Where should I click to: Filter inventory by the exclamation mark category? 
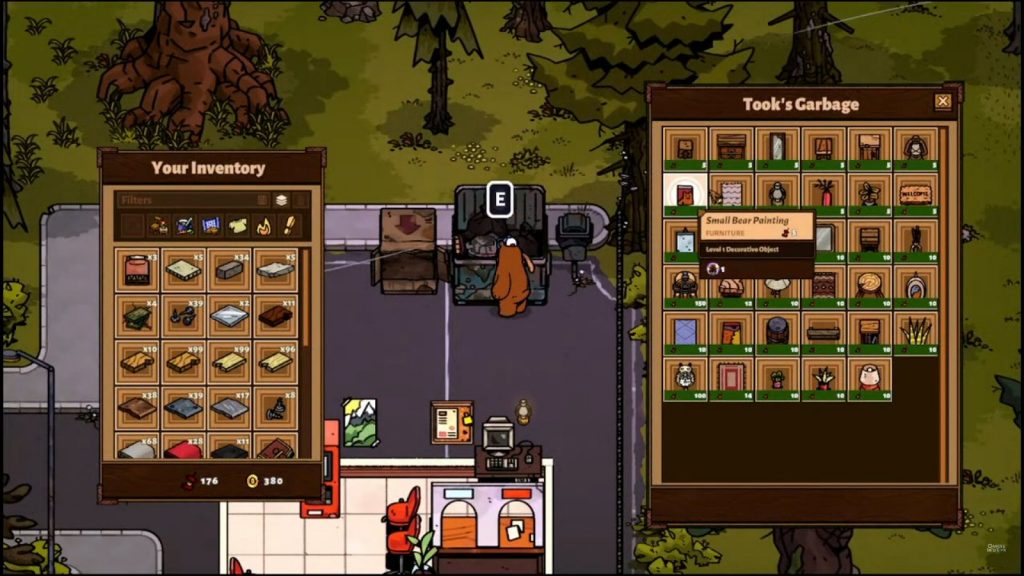pyautogui.click(x=289, y=226)
